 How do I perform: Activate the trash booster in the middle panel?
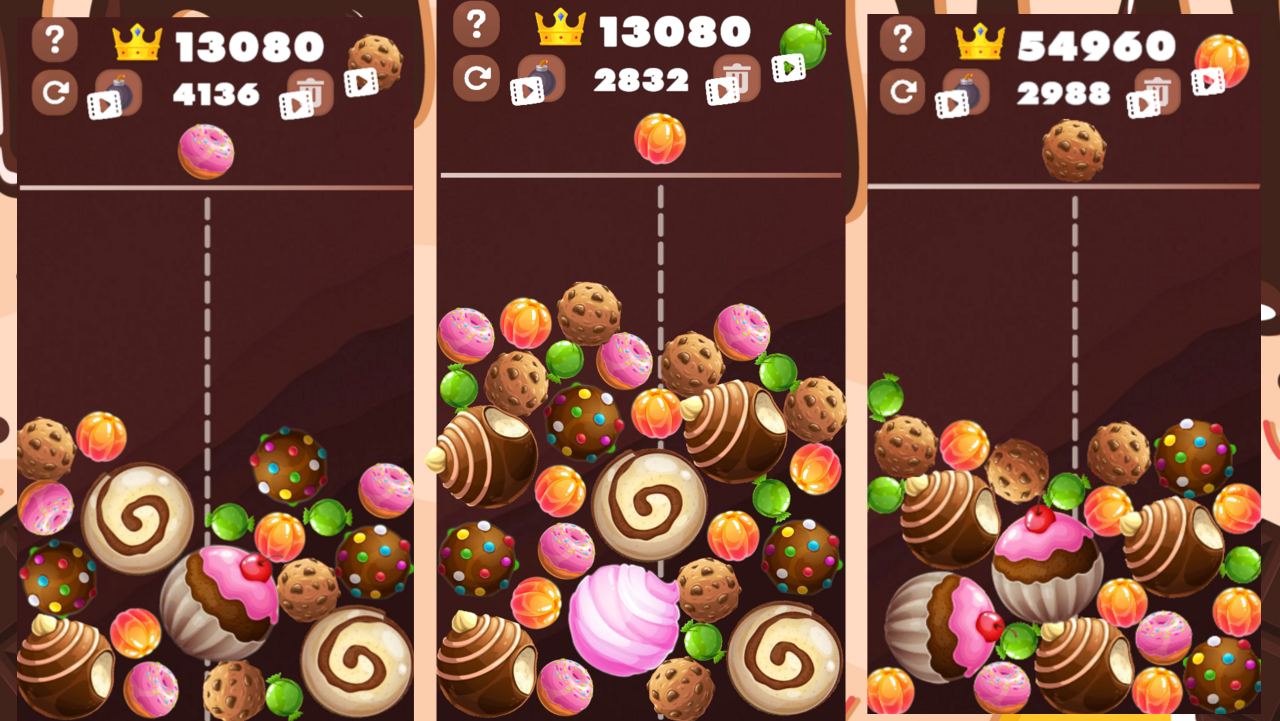(735, 77)
